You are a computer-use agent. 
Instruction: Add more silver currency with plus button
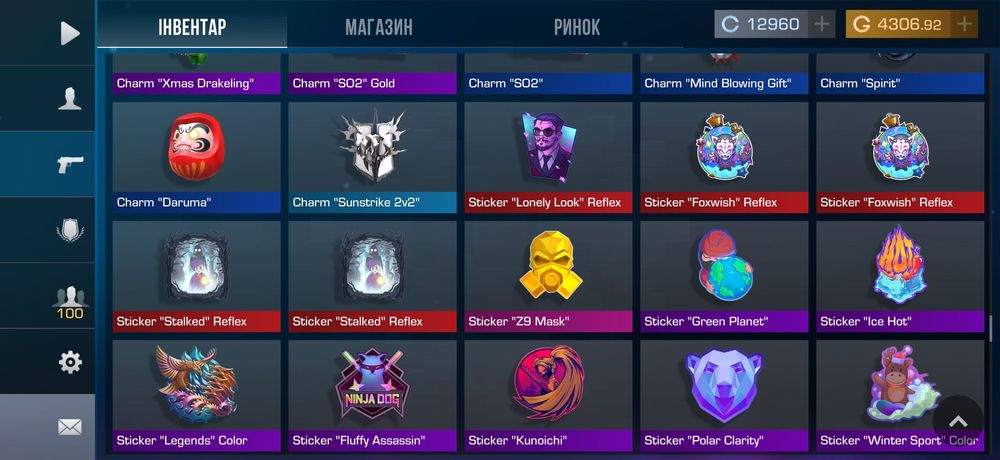[821, 24]
